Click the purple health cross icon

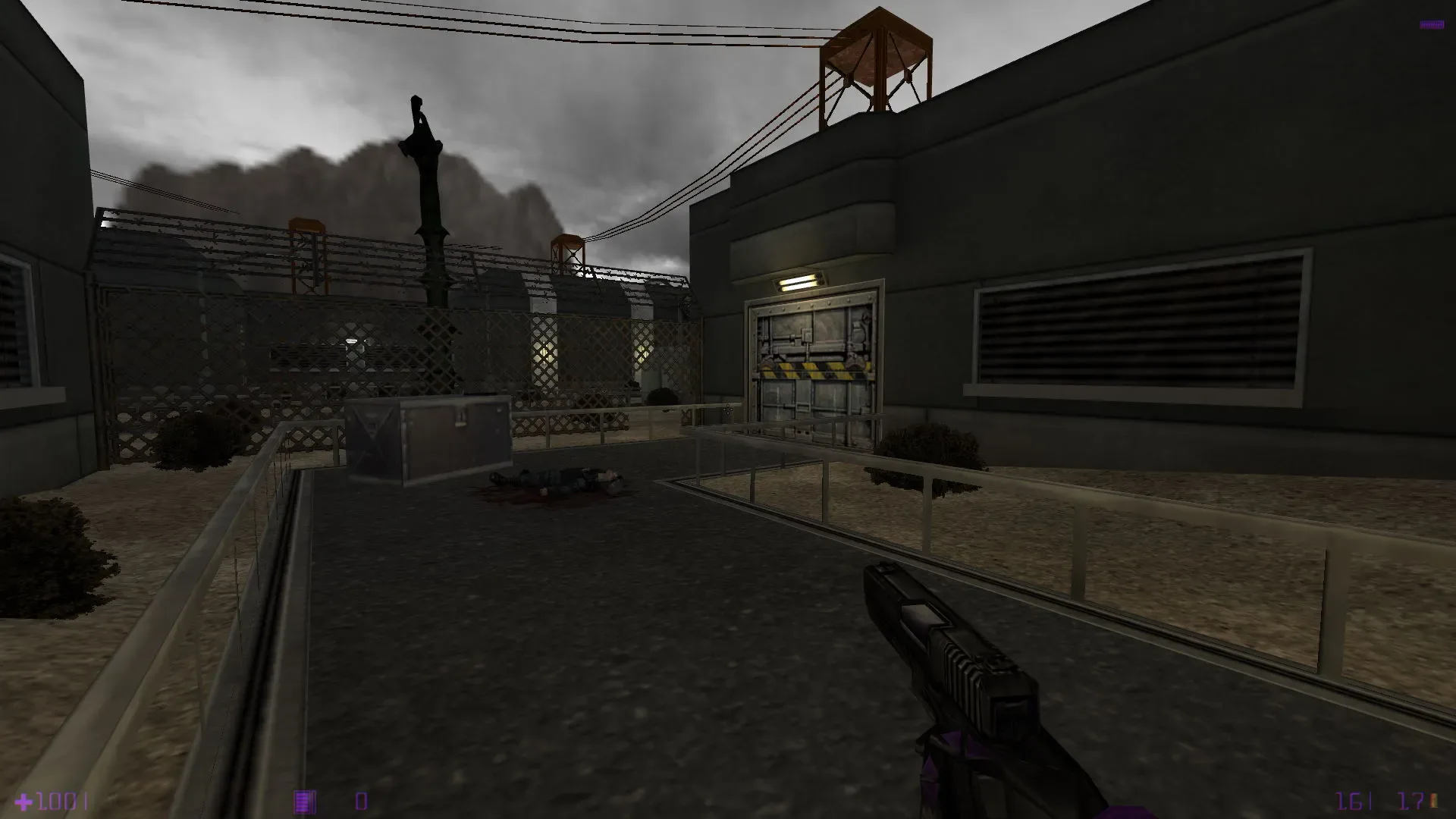point(23,799)
